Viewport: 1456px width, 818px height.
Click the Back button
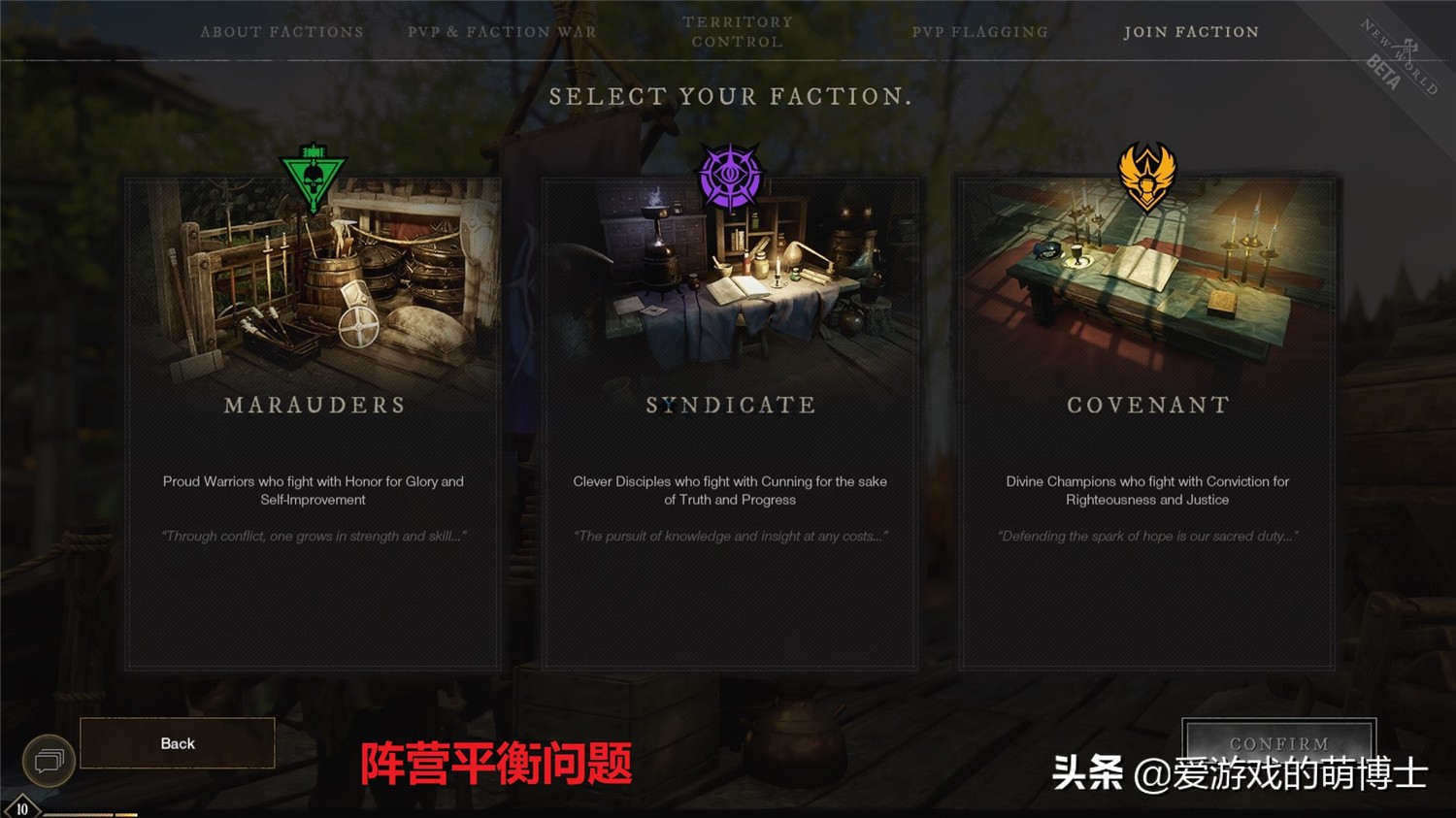(178, 743)
